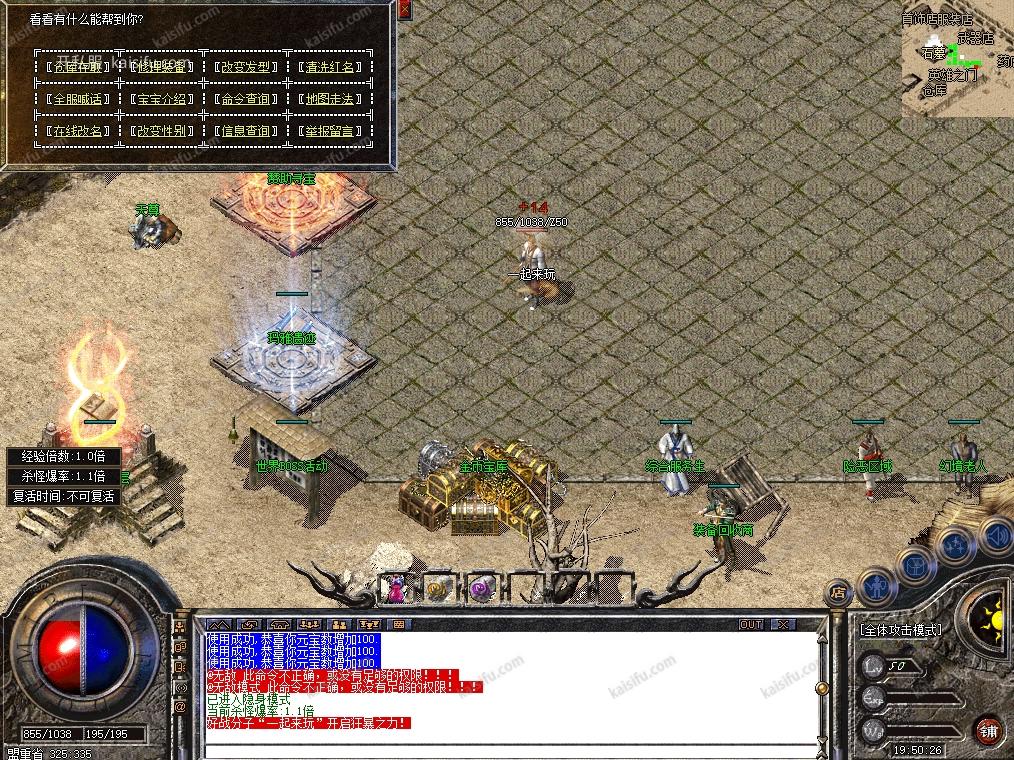This screenshot has width=1014, height=760.
Task: Open the 店 shop round button
Action: 838,593
